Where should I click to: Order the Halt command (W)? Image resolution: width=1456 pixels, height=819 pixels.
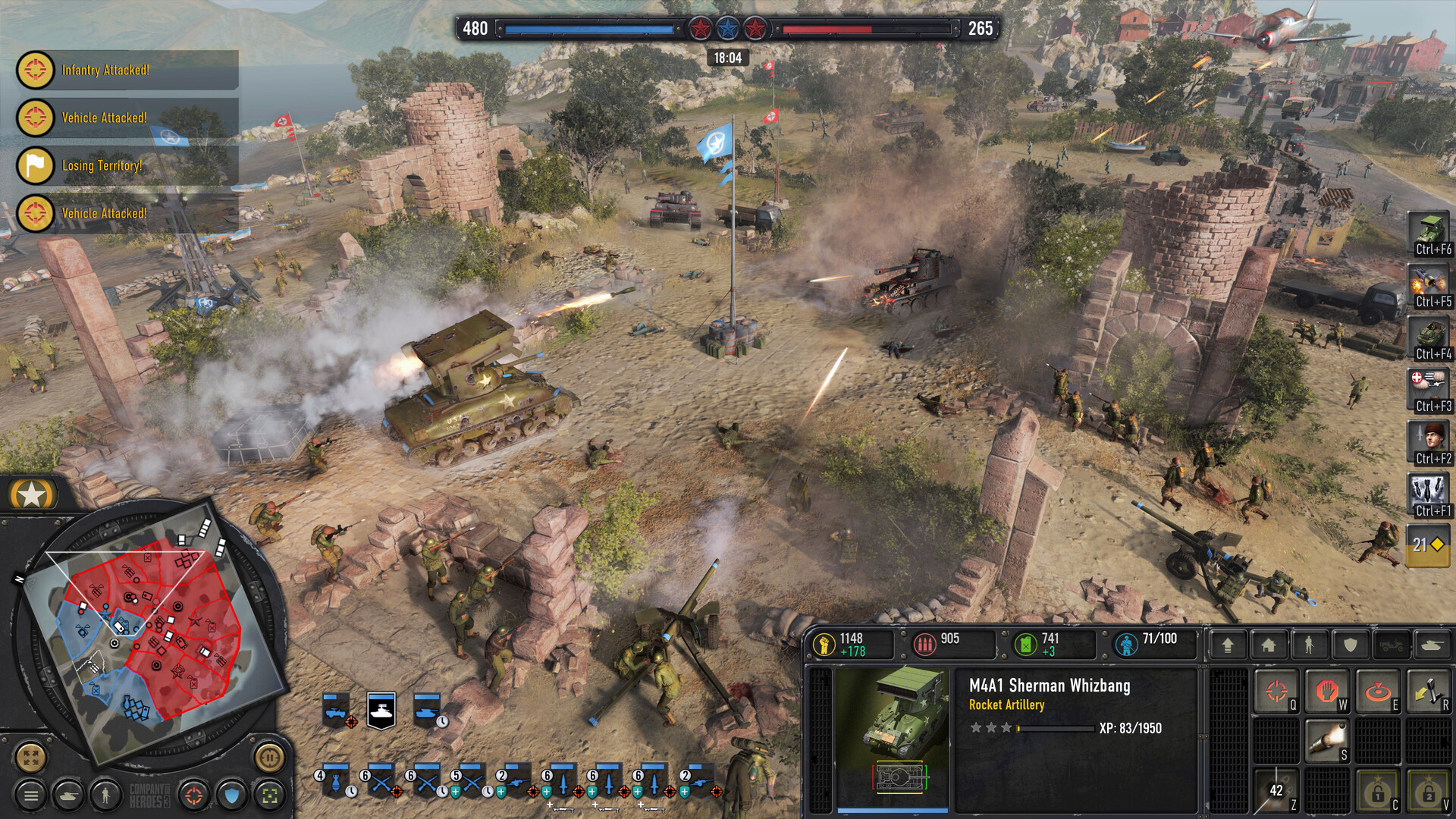coord(1327,690)
